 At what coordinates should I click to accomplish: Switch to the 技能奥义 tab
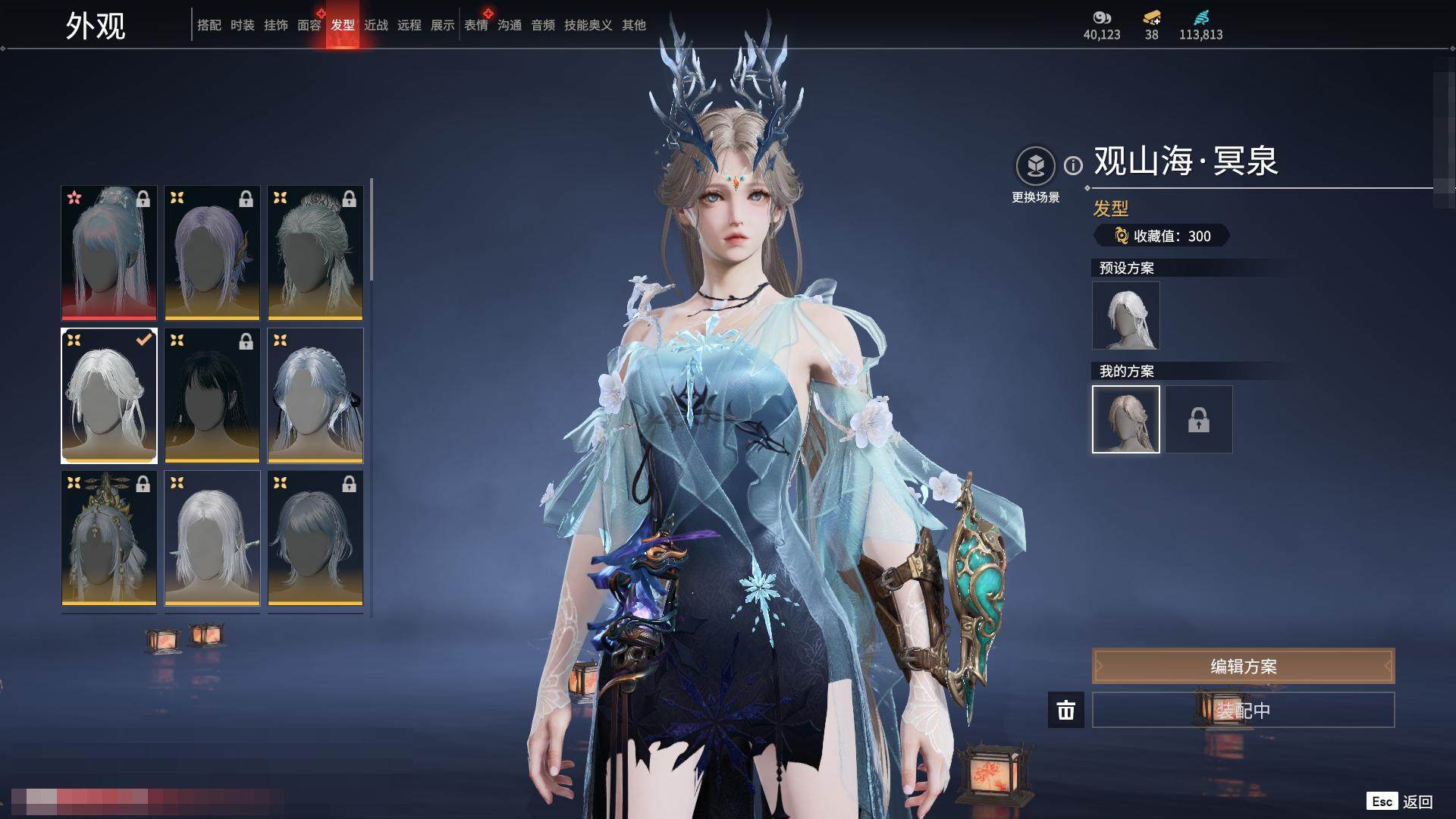pos(588,25)
